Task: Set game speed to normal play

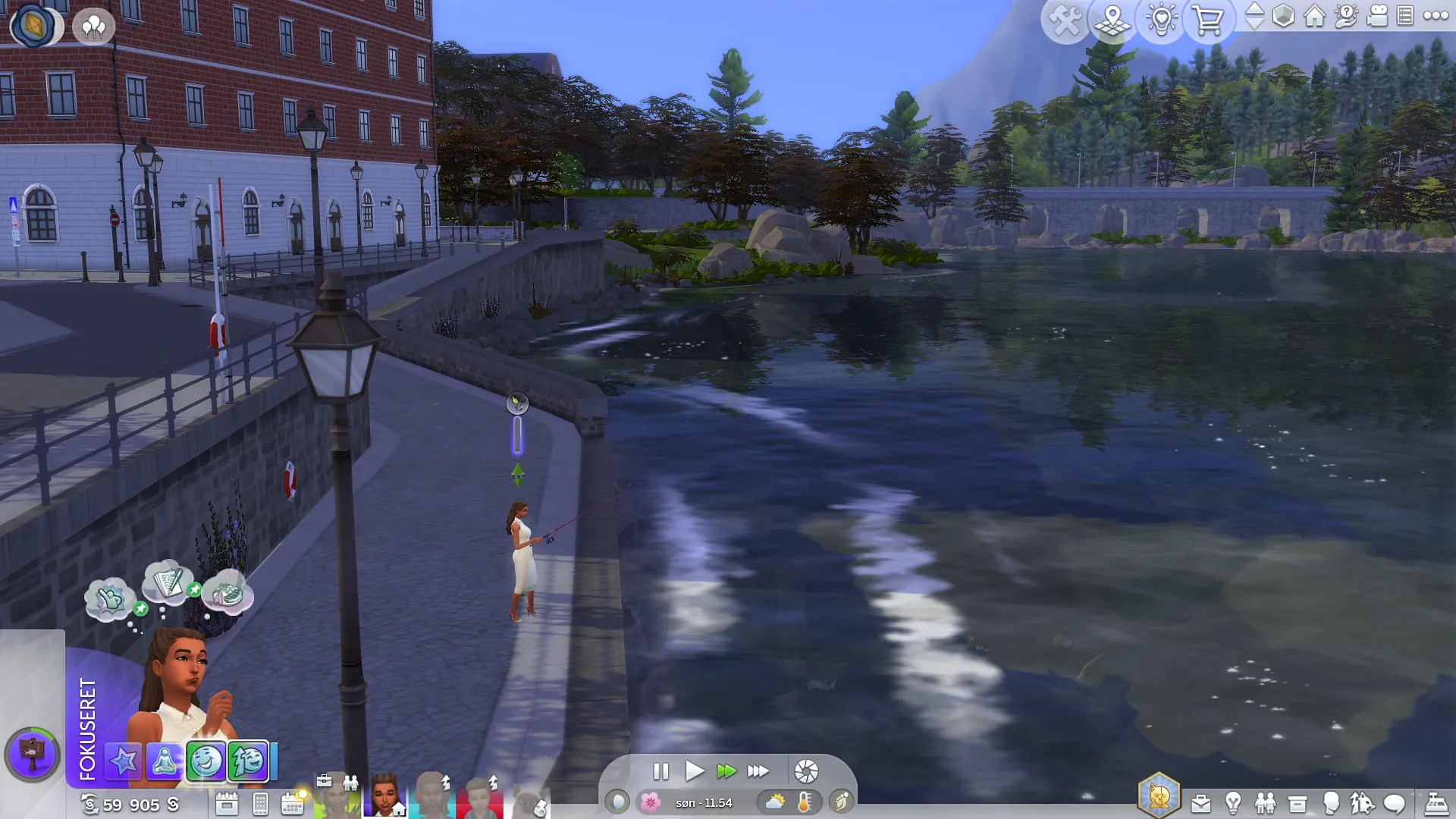Action: [694, 771]
